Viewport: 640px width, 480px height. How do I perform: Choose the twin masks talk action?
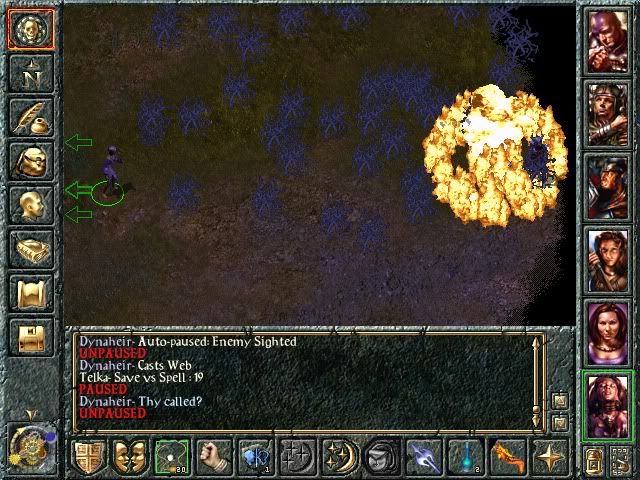130,456
